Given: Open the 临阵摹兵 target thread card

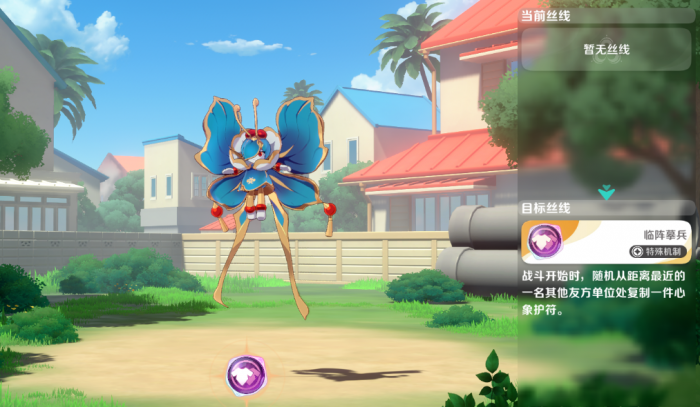Looking at the screenshot, I should click(x=608, y=241).
